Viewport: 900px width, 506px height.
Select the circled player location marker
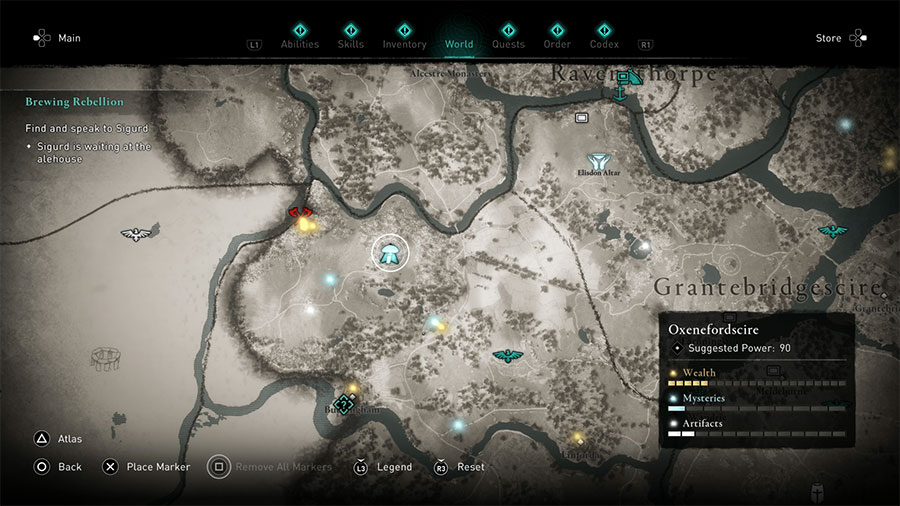390,253
